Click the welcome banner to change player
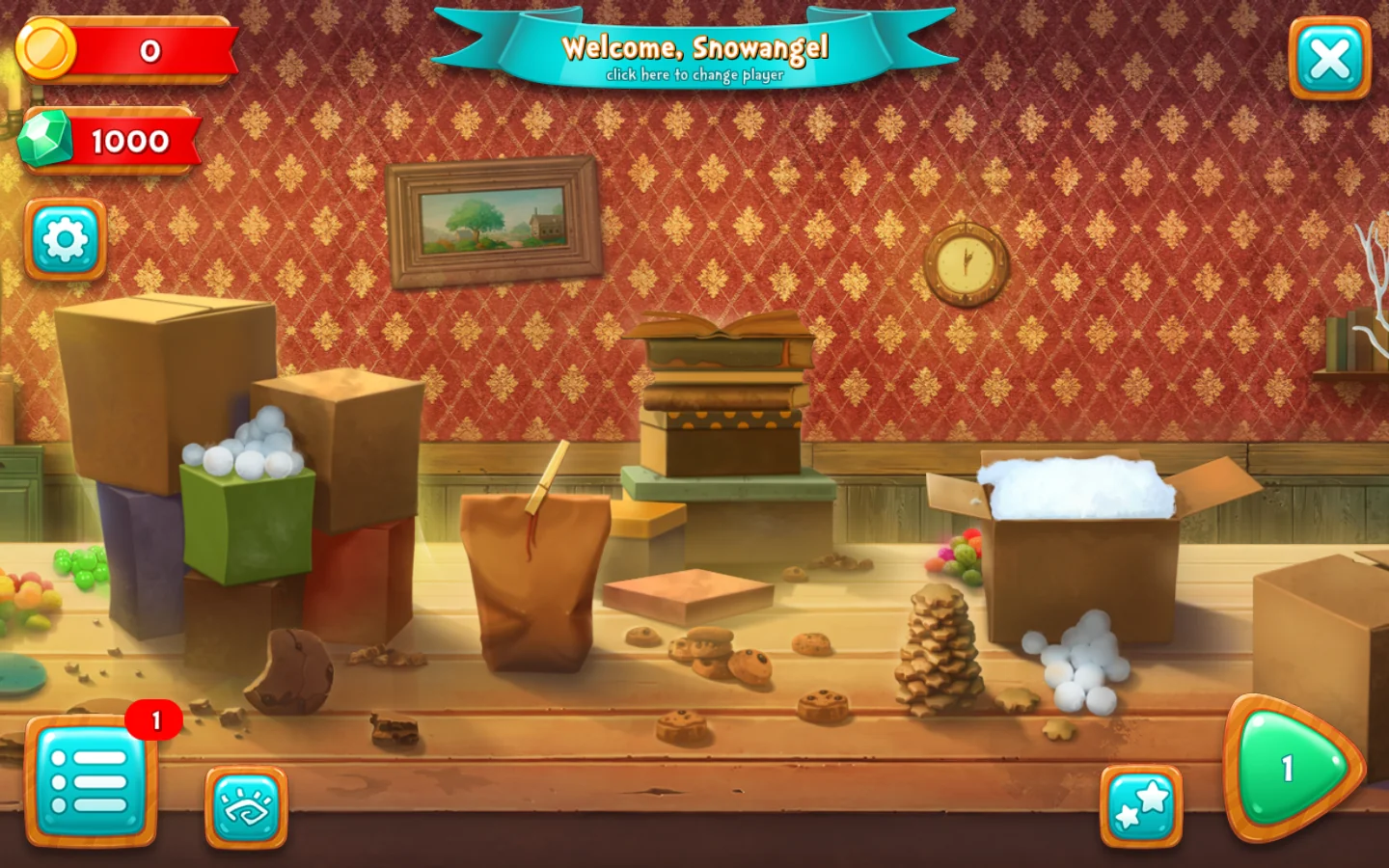1389x868 pixels. point(694,56)
